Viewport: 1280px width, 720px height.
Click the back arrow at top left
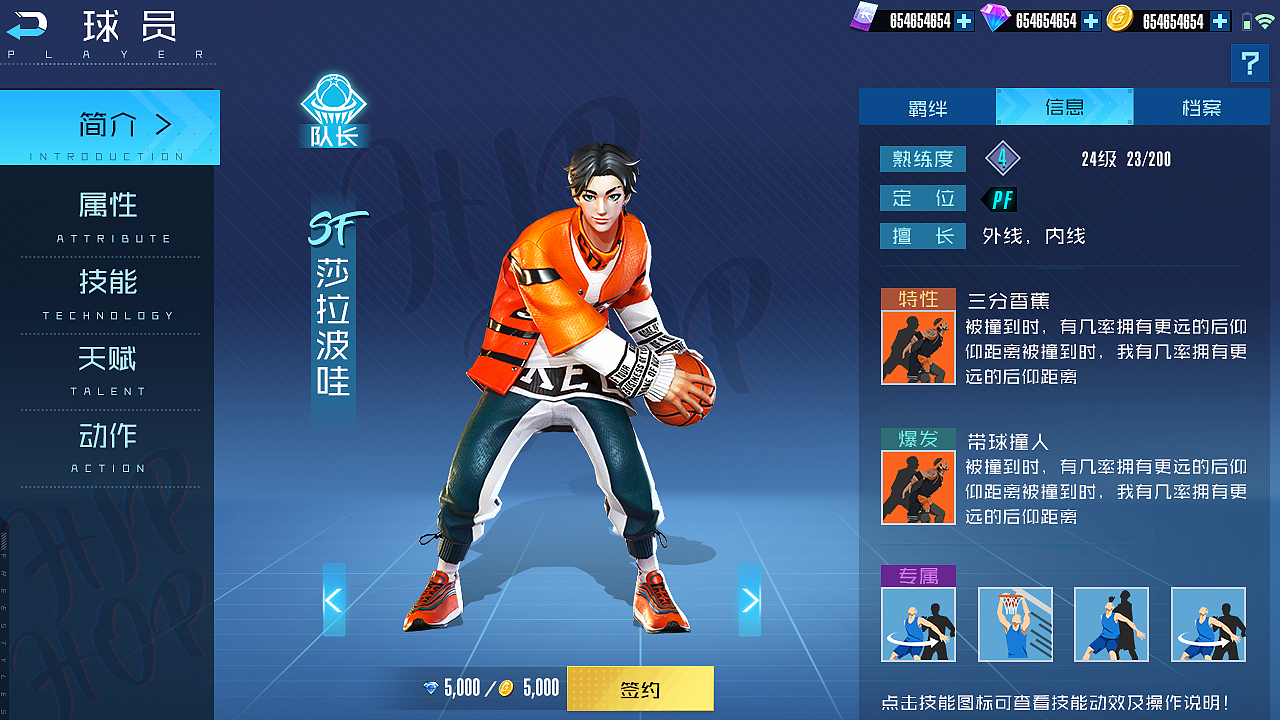29,25
